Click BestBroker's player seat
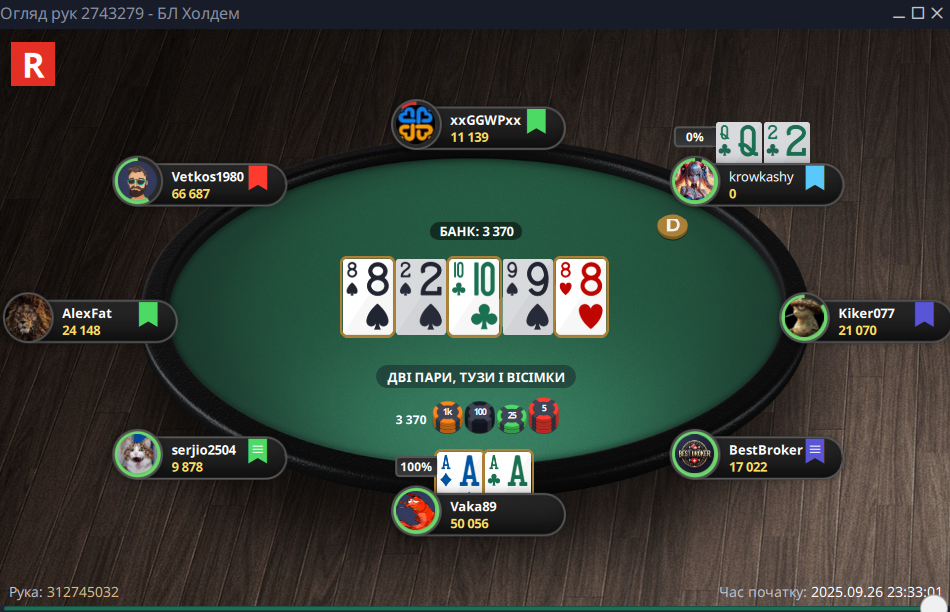 tap(755, 458)
